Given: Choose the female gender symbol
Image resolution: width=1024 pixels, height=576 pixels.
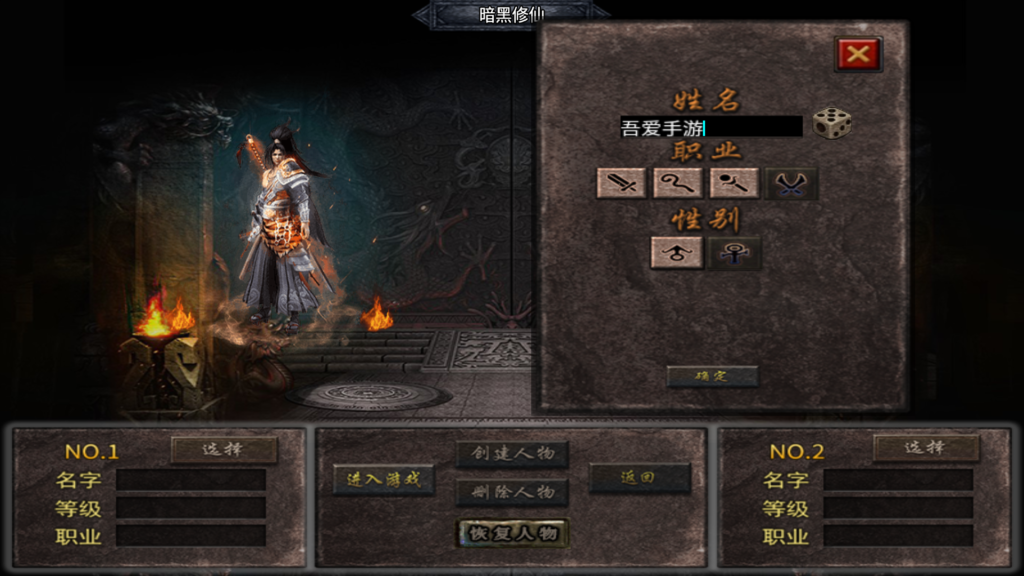Looking at the screenshot, I should tap(734, 253).
